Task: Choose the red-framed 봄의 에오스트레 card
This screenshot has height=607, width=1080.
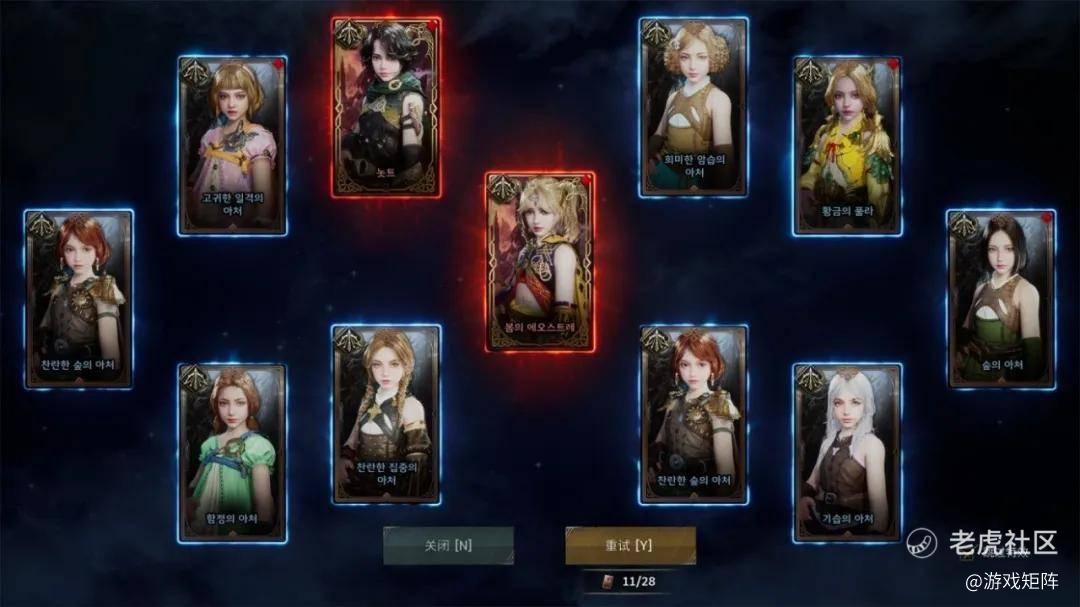Action: pyautogui.click(x=540, y=261)
